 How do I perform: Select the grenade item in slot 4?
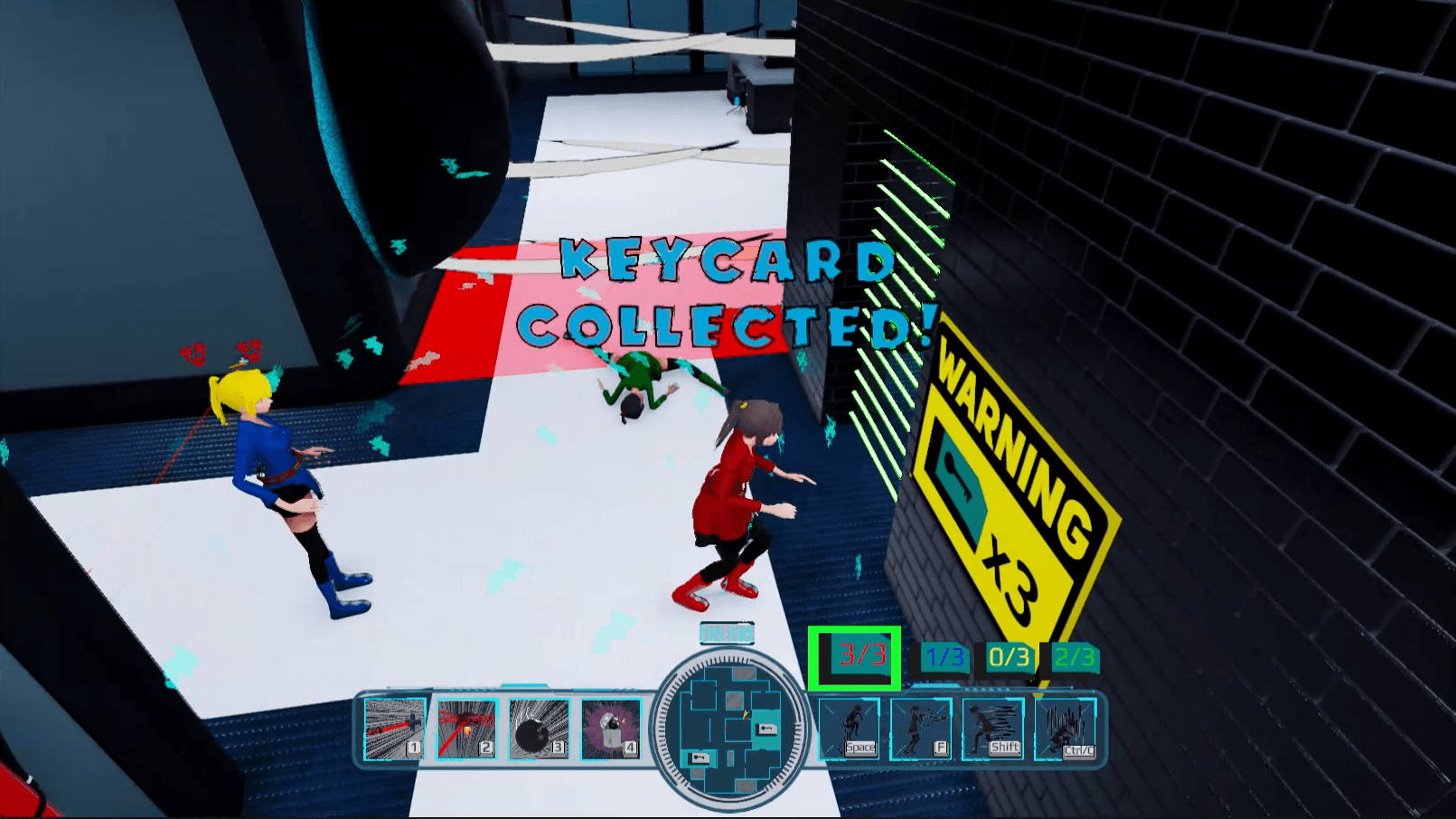[x=611, y=728]
